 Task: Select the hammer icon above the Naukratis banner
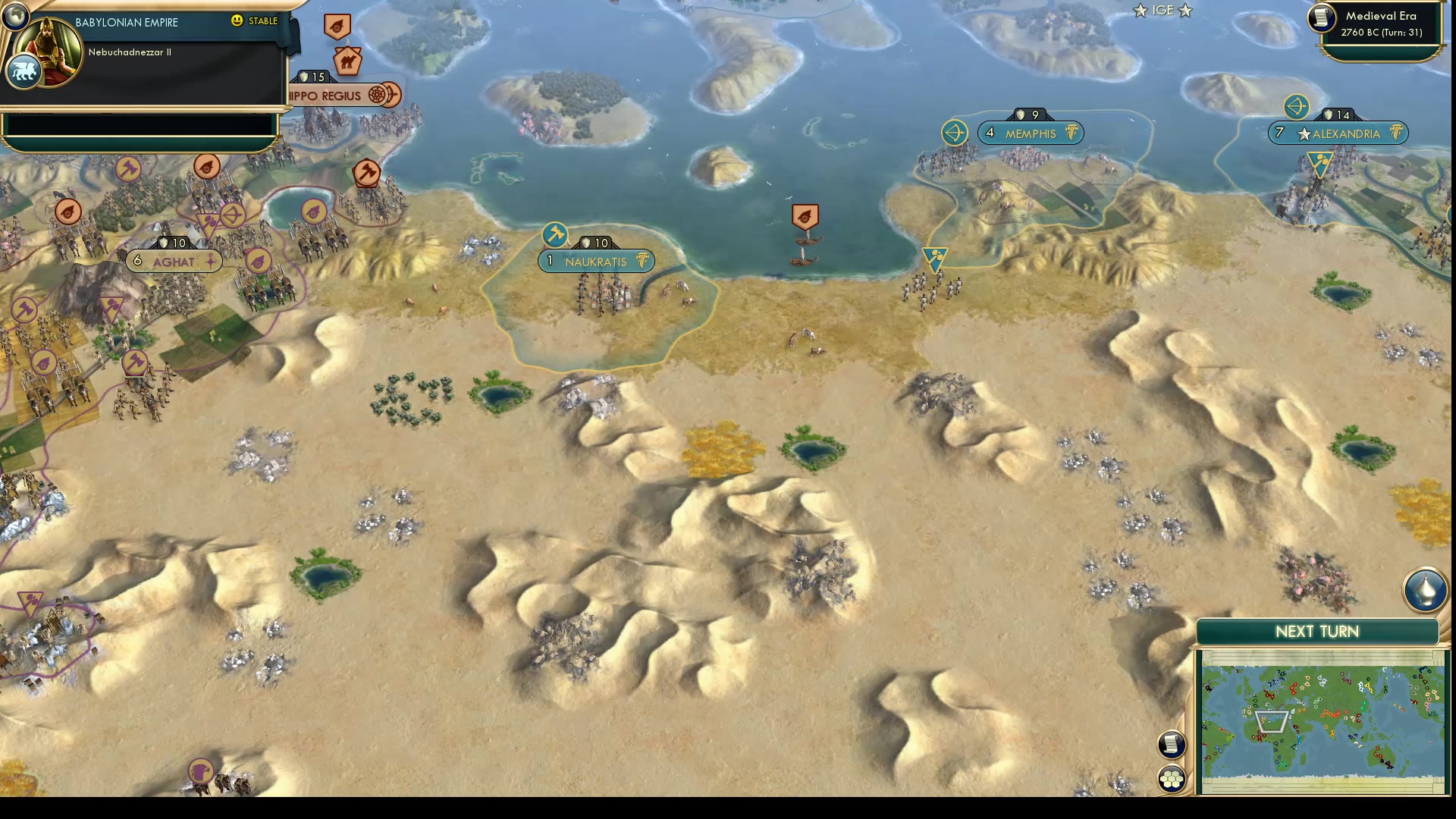[556, 233]
